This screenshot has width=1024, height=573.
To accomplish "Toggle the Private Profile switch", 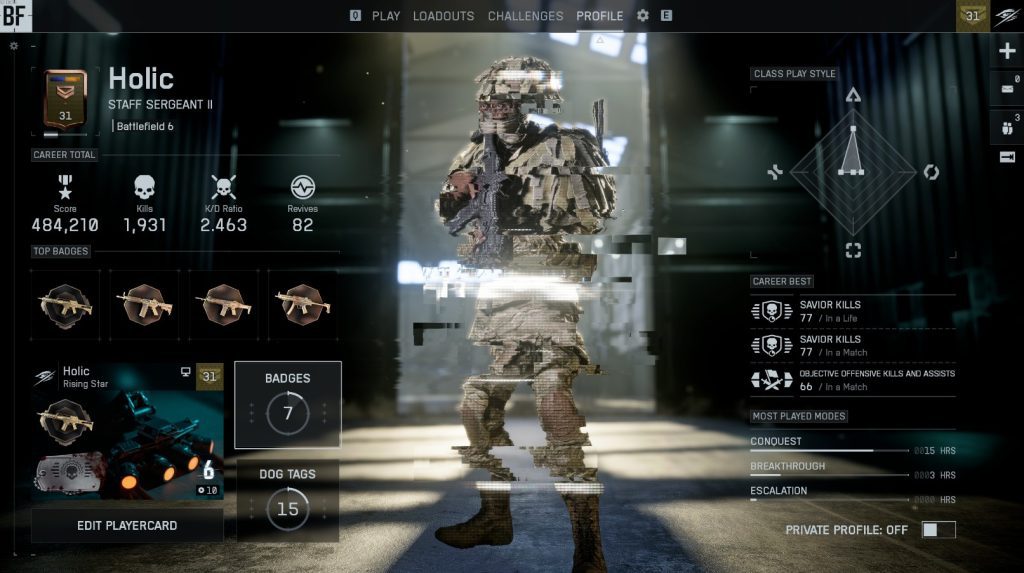I will (x=938, y=530).
